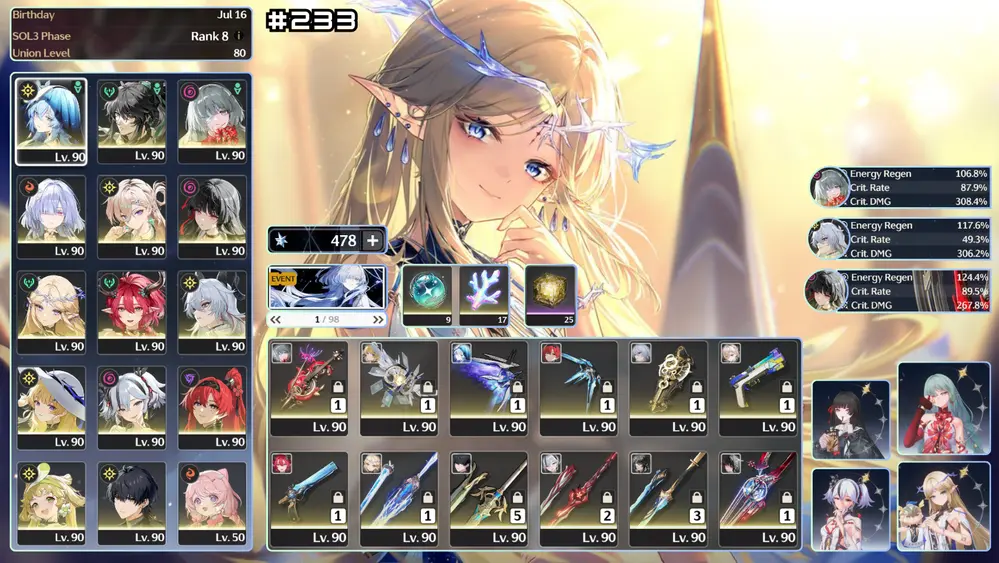Select the character wearing a white hat
The height and width of the screenshot is (563, 999).
click(x=52, y=408)
